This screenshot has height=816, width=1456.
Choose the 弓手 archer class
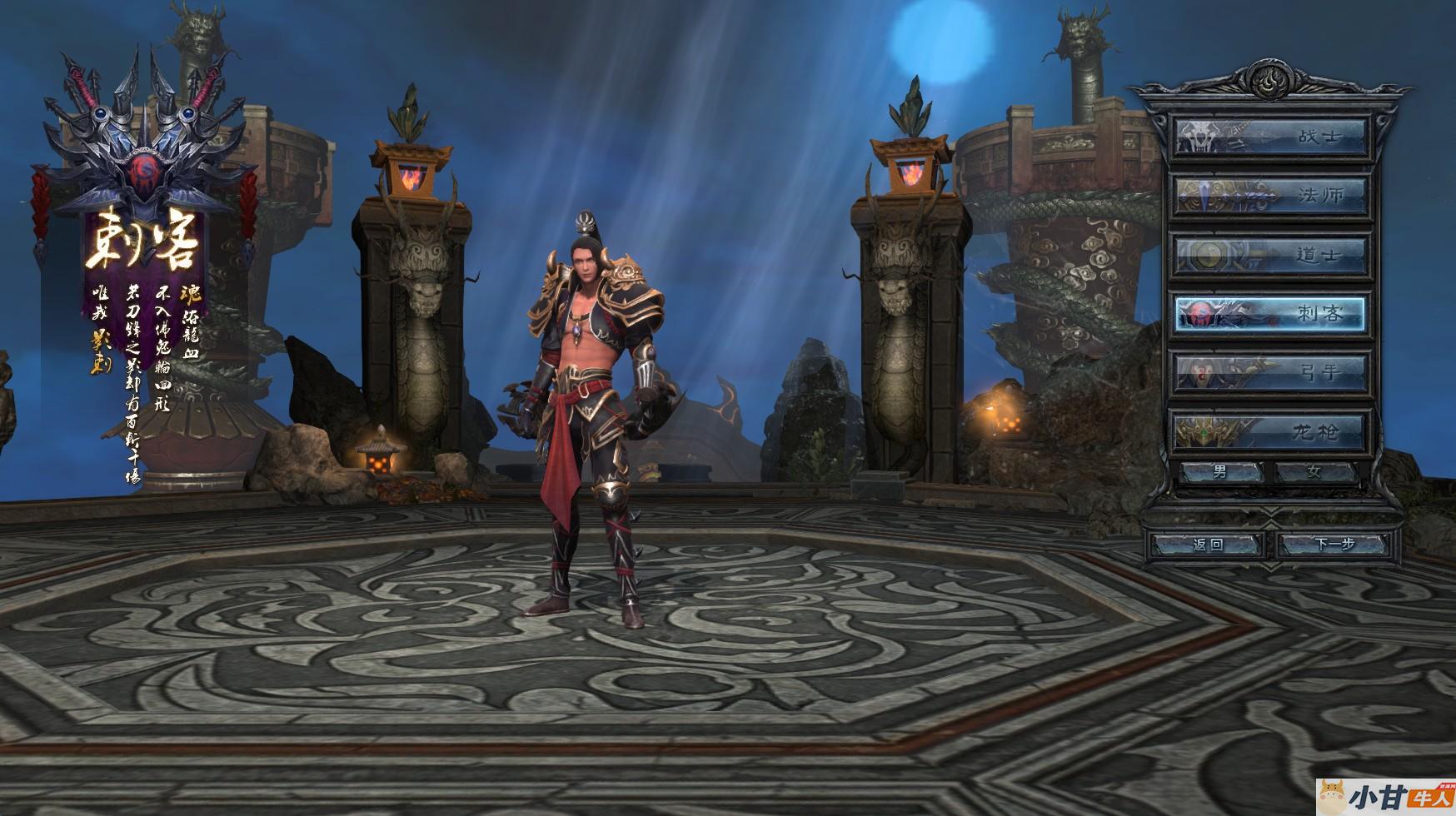[x=1270, y=372]
